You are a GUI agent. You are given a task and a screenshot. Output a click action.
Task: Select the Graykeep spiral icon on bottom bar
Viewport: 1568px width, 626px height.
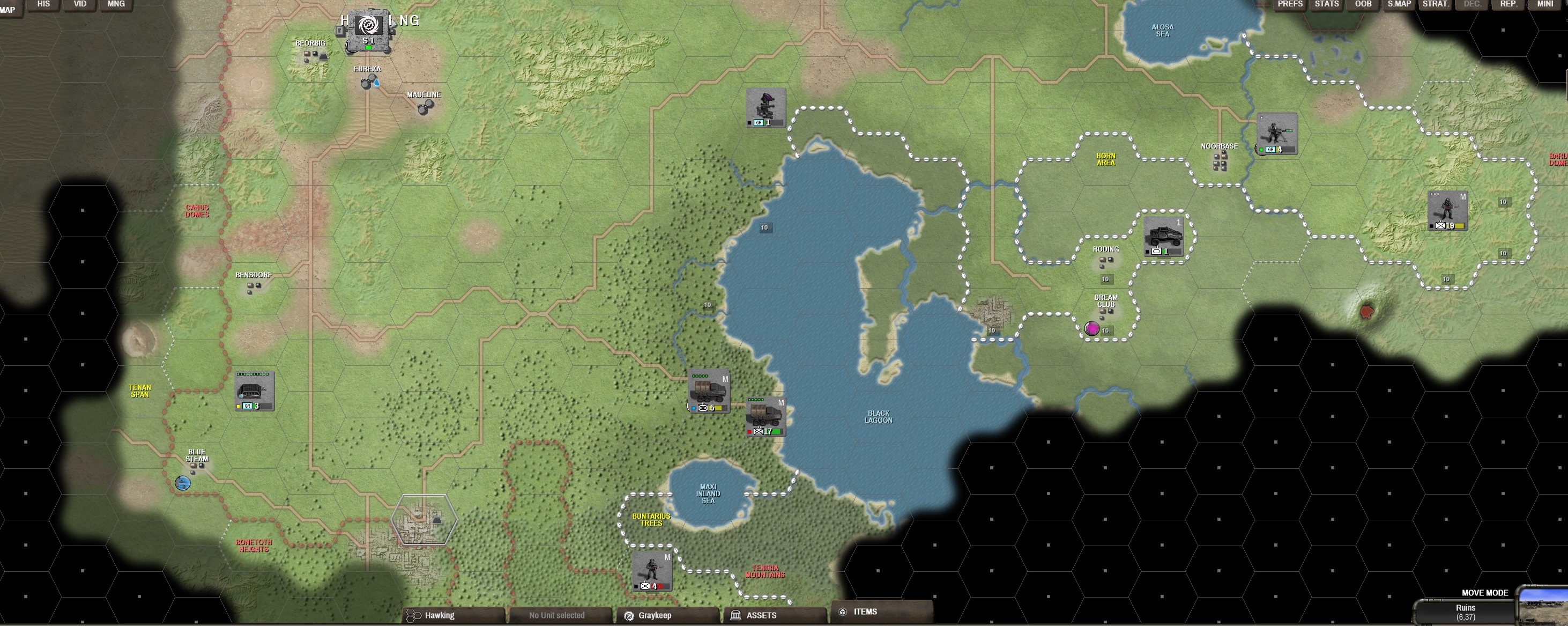point(630,615)
